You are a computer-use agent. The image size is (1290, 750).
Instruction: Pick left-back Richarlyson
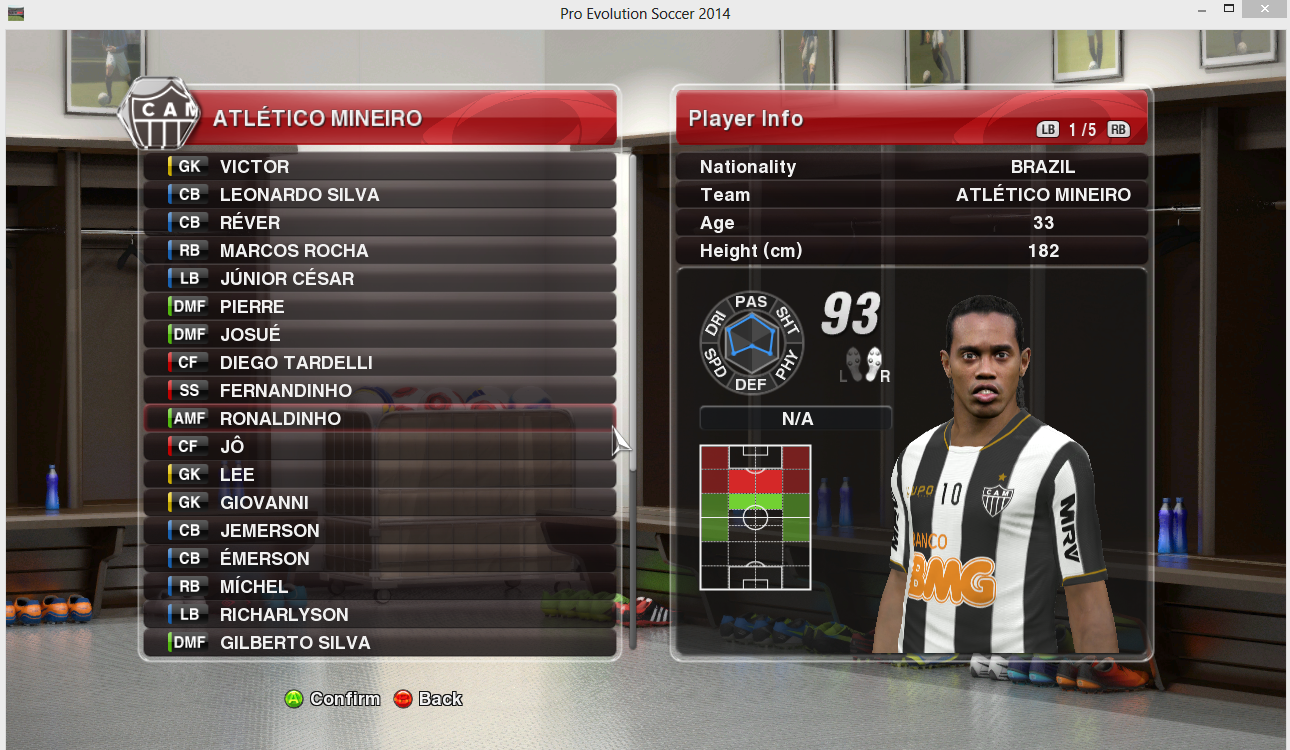(x=380, y=615)
